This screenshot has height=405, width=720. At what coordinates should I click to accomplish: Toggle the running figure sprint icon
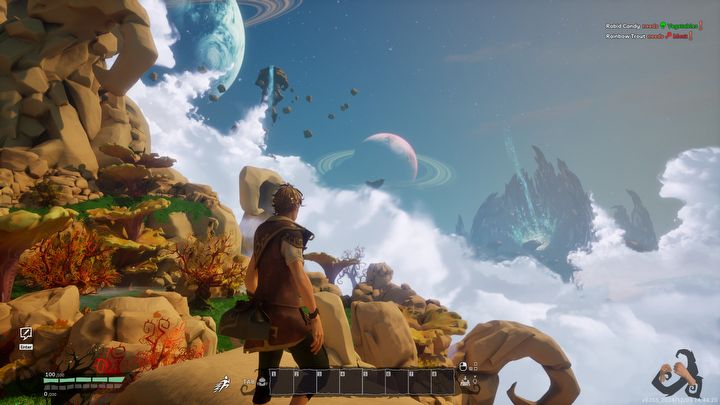(221, 383)
